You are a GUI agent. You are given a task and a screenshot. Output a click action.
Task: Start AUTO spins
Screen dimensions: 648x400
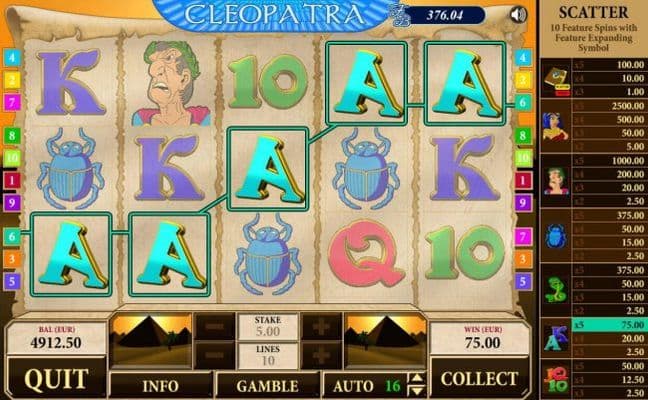[355, 383]
